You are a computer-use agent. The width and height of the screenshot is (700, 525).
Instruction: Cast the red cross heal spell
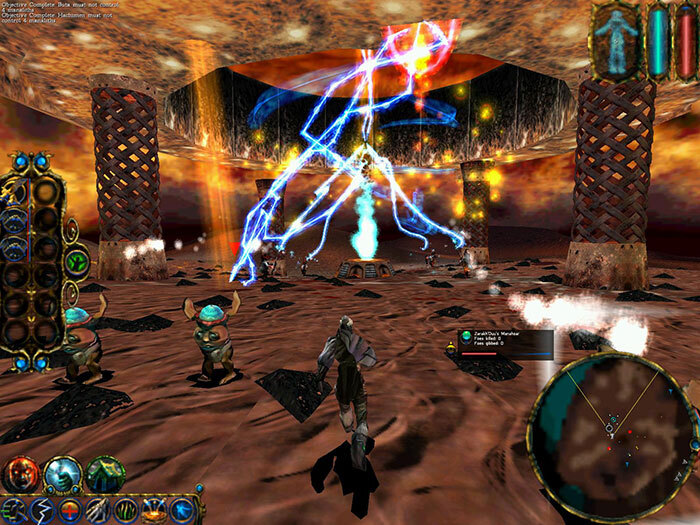pyautogui.click(x=69, y=510)
